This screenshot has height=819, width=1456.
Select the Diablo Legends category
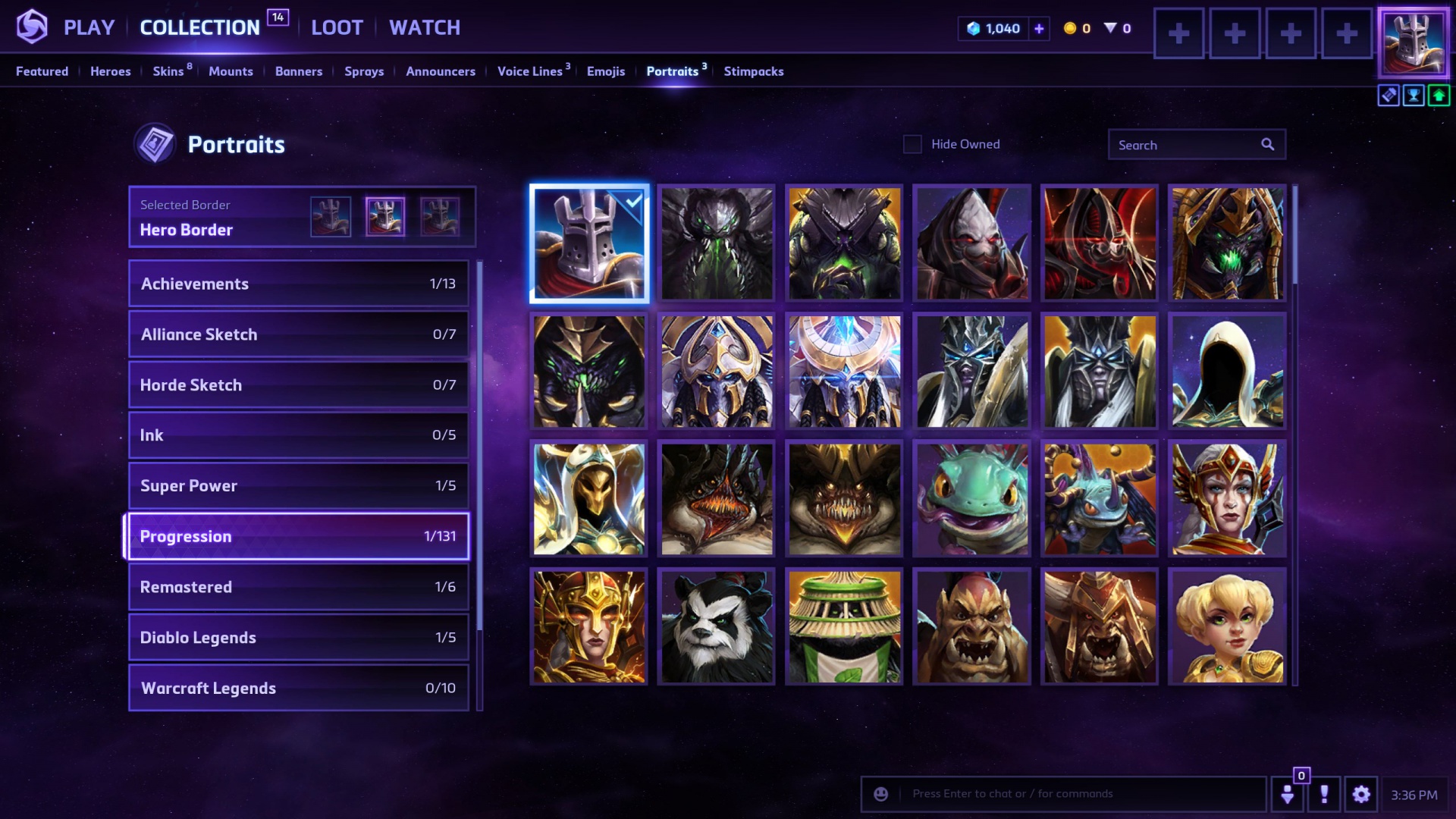pos(298,637)
